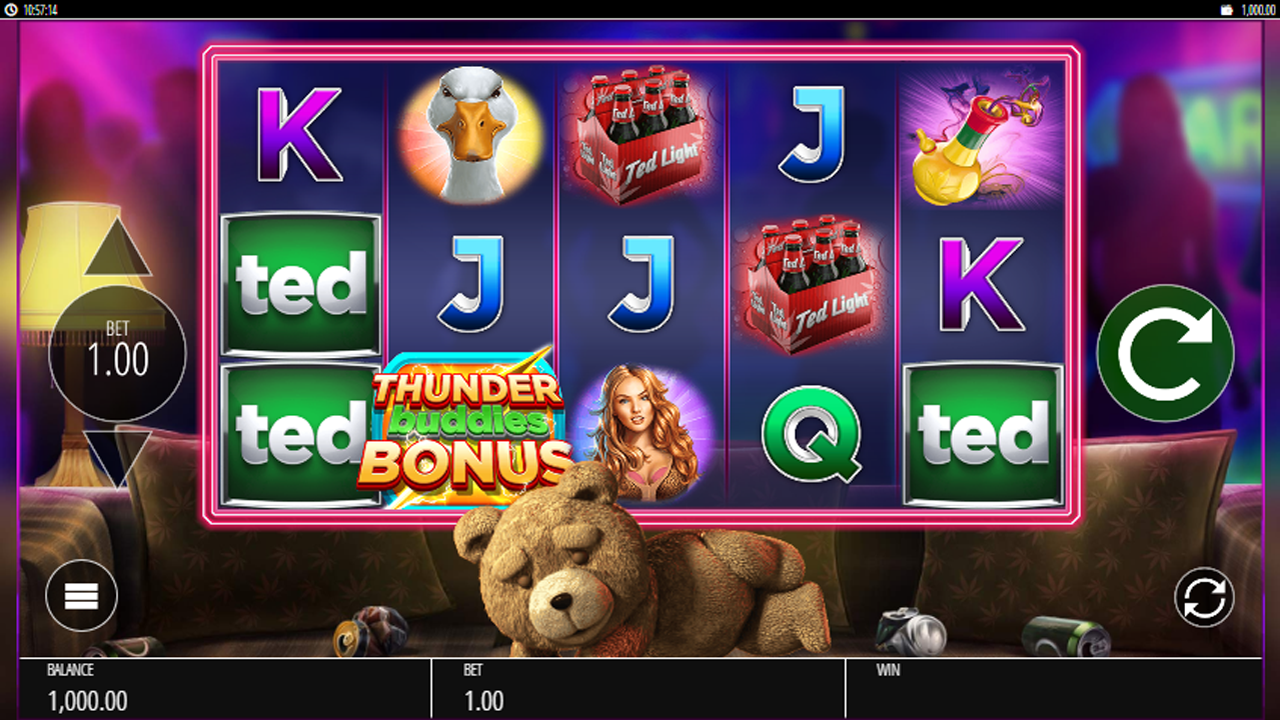This screenshot has width=1280, height=720.
Task: Open the hamburger game menu
Action: tap(81, 595)
